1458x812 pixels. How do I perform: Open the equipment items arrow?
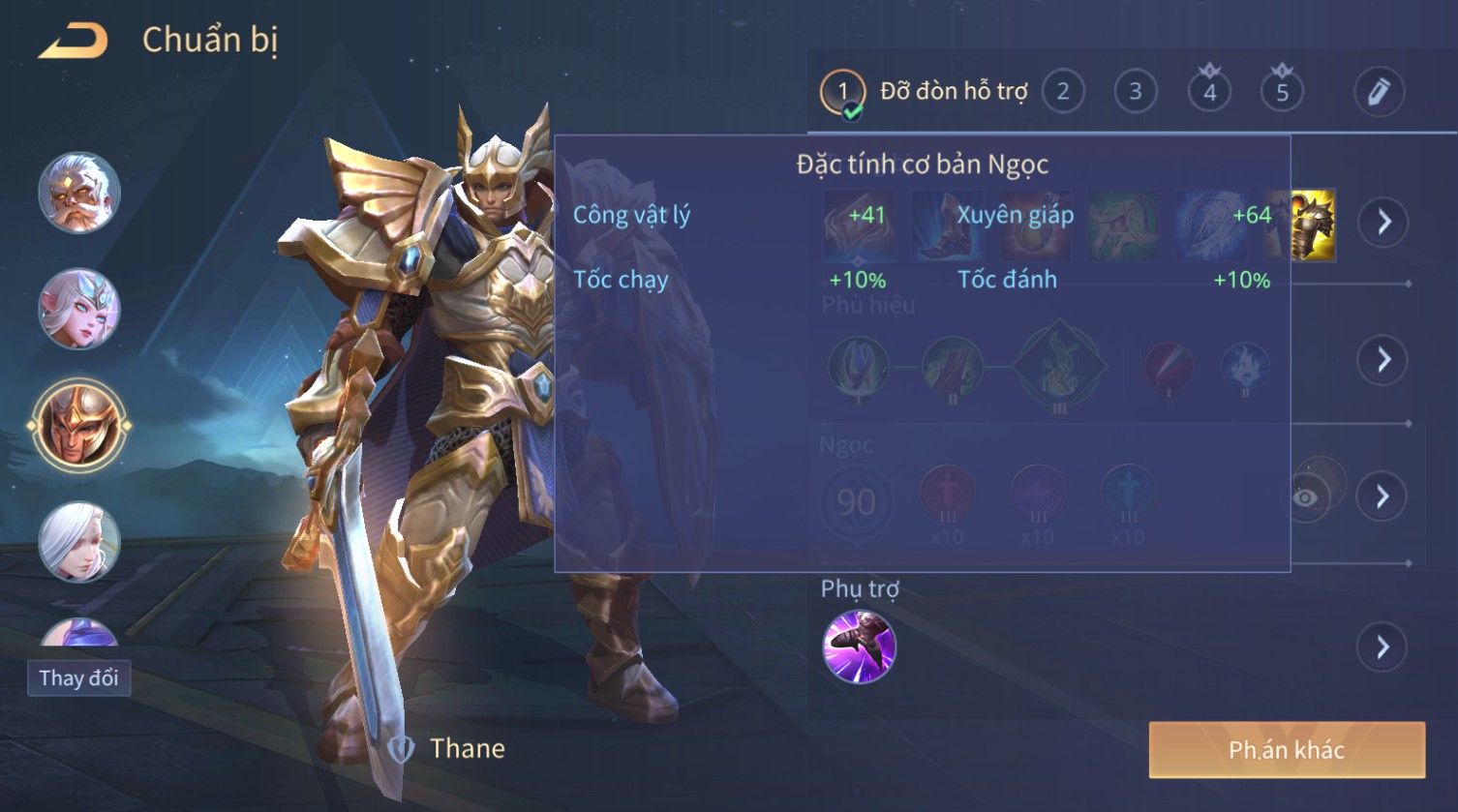pos(1383,223)
